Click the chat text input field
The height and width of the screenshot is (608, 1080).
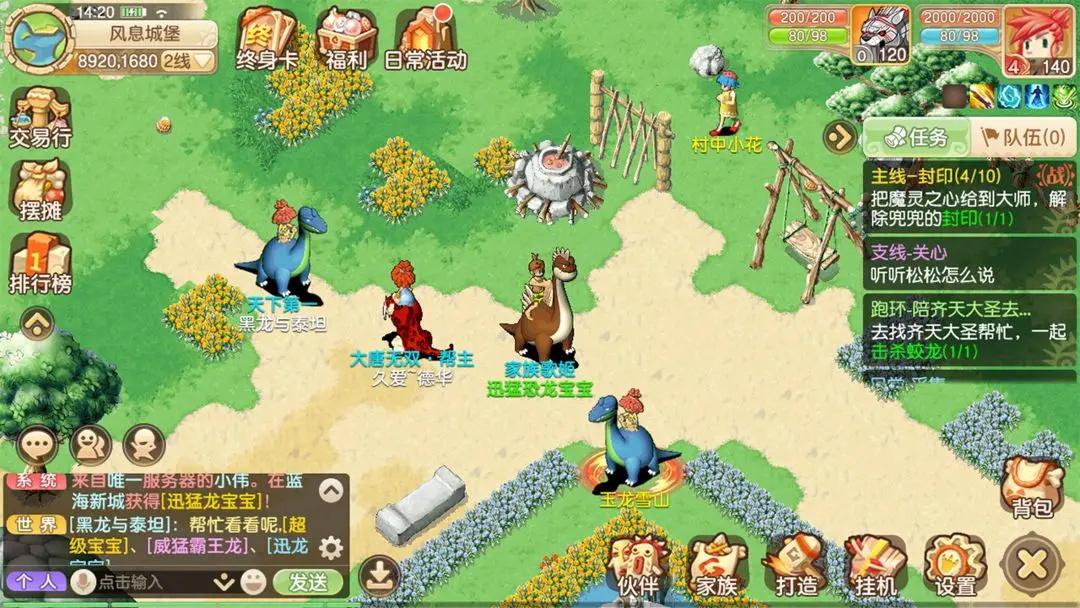point(150,581)
